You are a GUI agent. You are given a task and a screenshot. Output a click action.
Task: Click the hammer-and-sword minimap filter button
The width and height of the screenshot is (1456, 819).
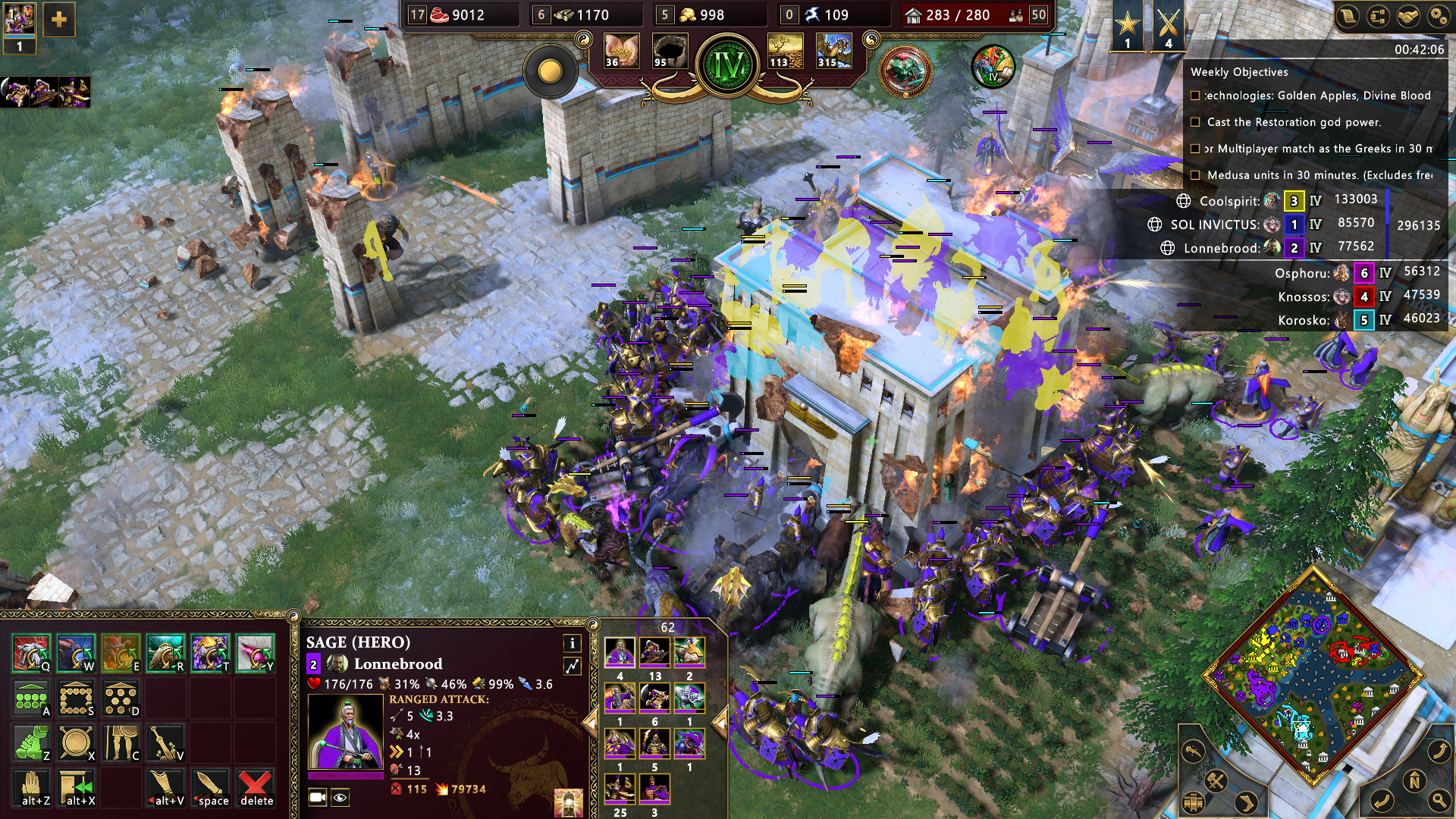click(1216, 780)
